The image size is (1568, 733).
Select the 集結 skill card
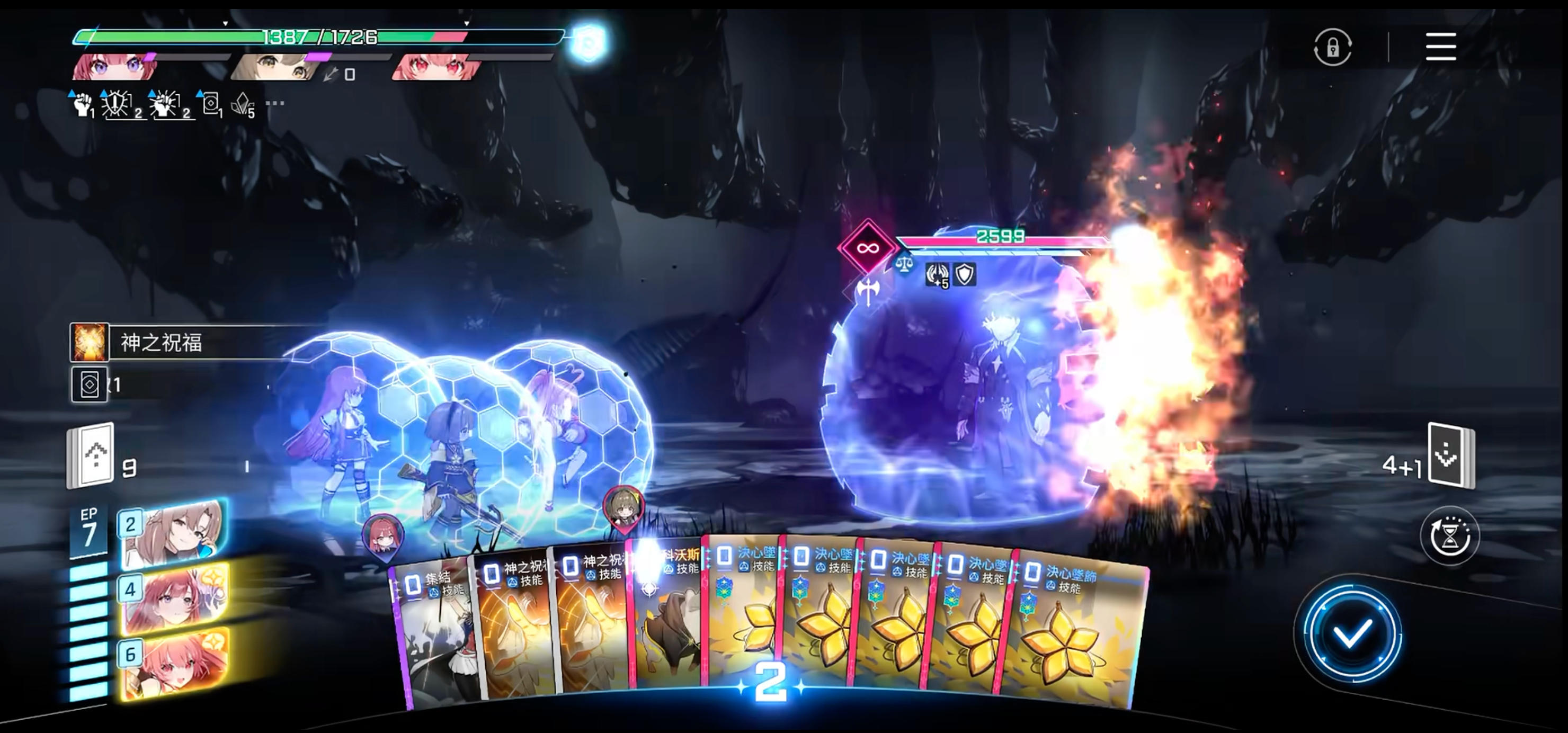coord(432,633)
